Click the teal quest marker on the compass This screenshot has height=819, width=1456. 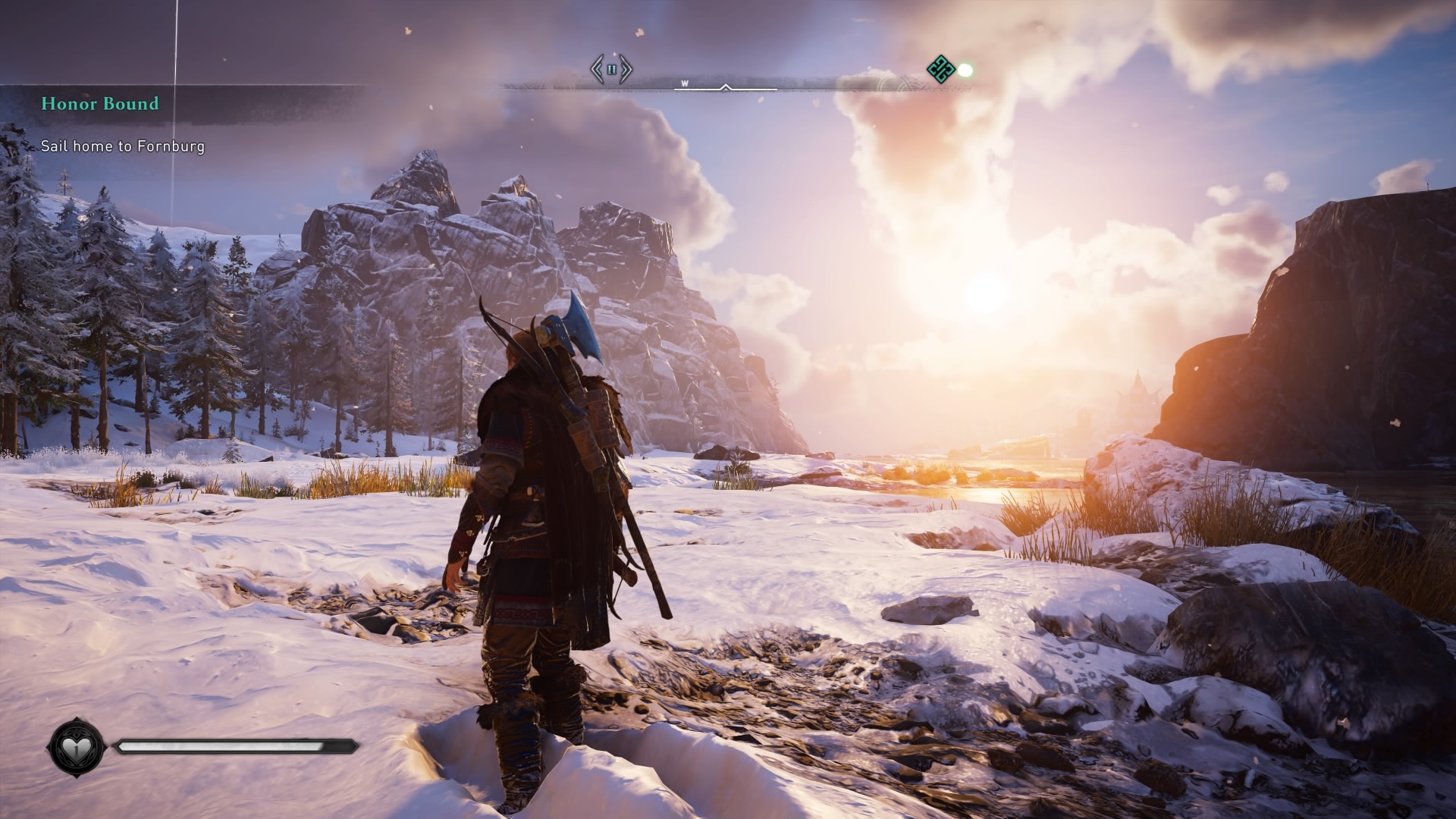coord(941,69)
